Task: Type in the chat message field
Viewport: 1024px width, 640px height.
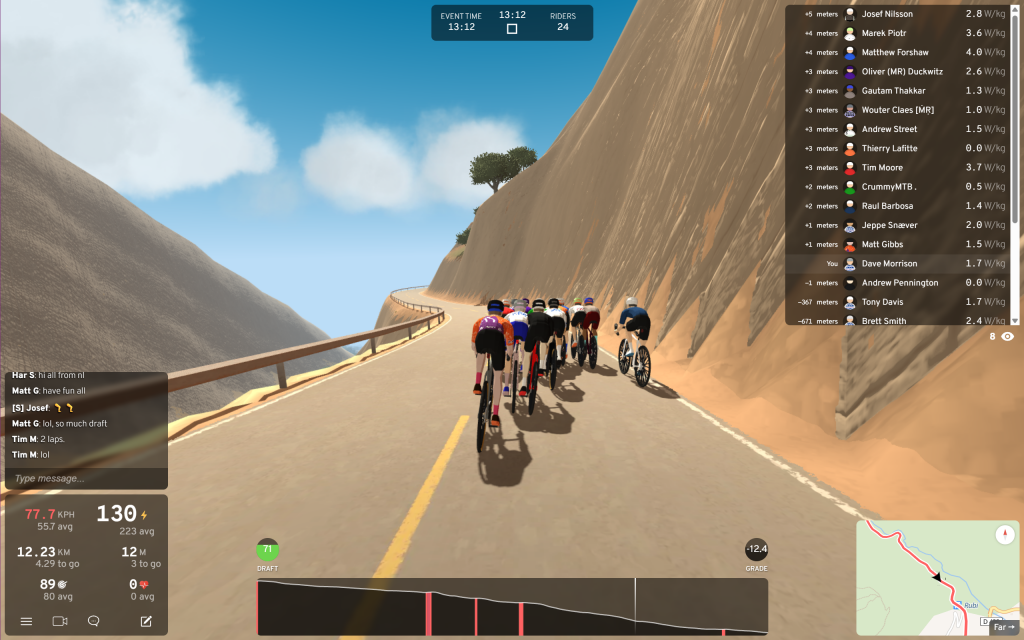Action: 86,478
